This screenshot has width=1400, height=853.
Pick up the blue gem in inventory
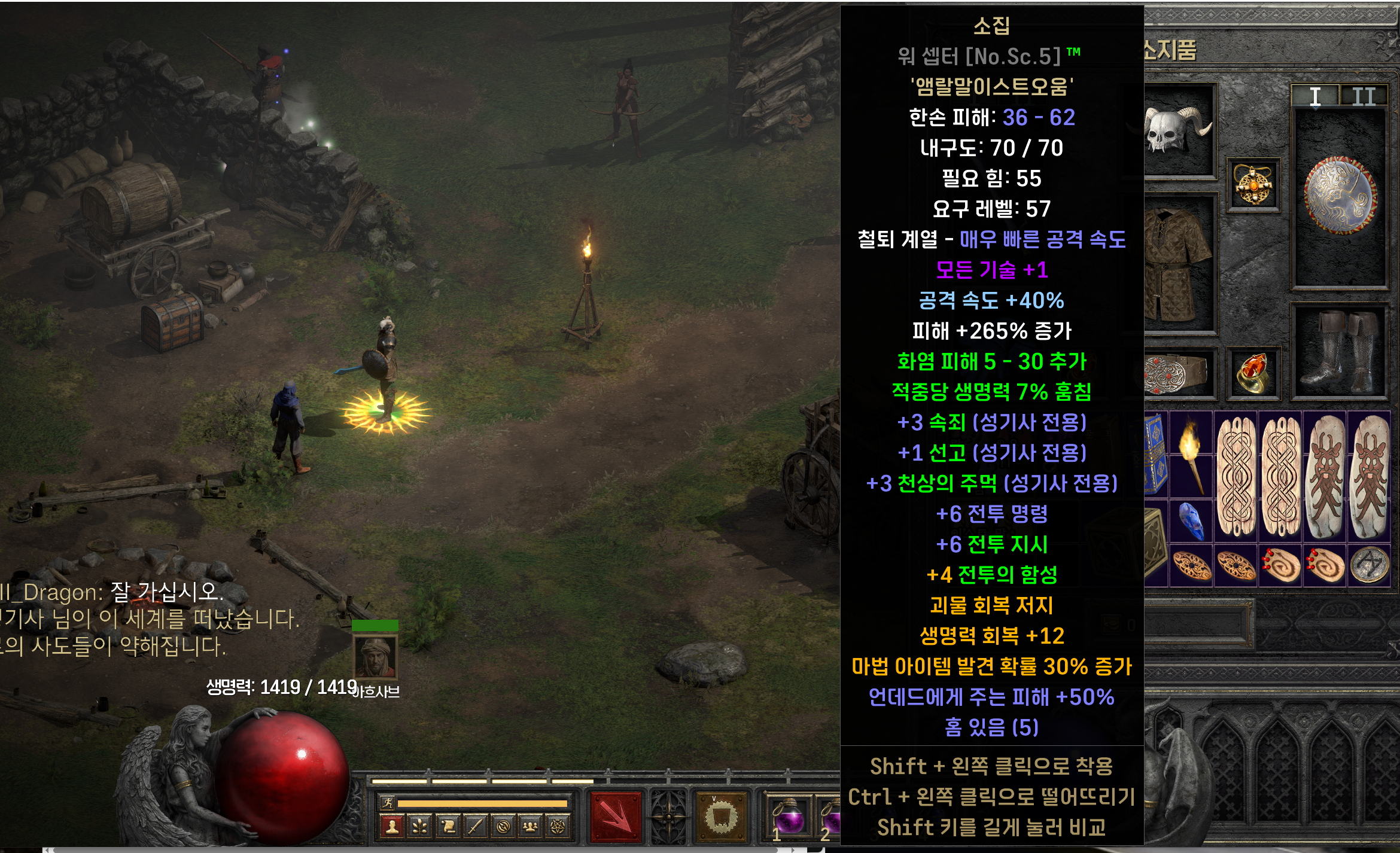[1191, 520]
